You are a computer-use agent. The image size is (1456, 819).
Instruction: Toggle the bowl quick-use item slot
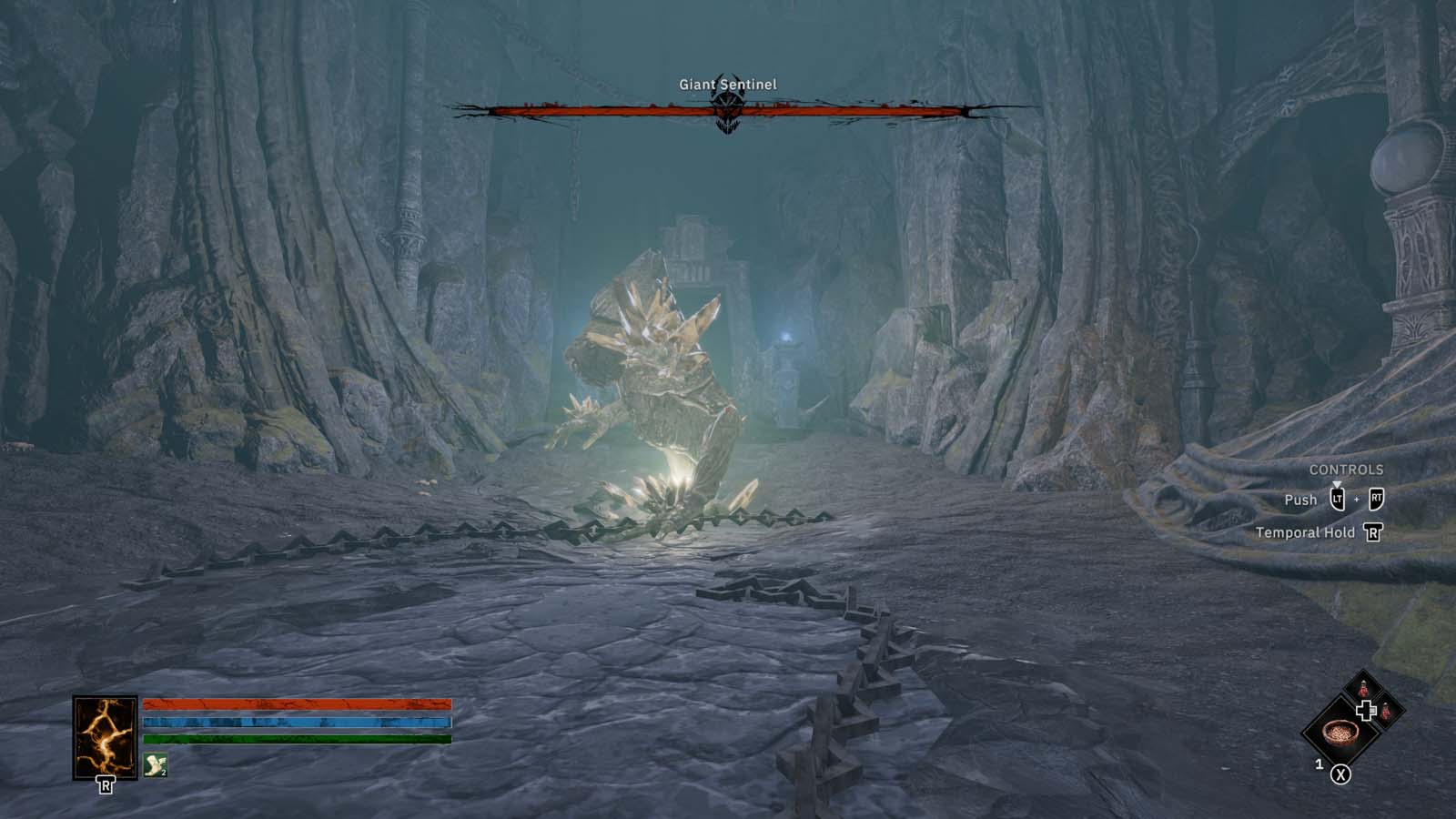pos(1340,734)
